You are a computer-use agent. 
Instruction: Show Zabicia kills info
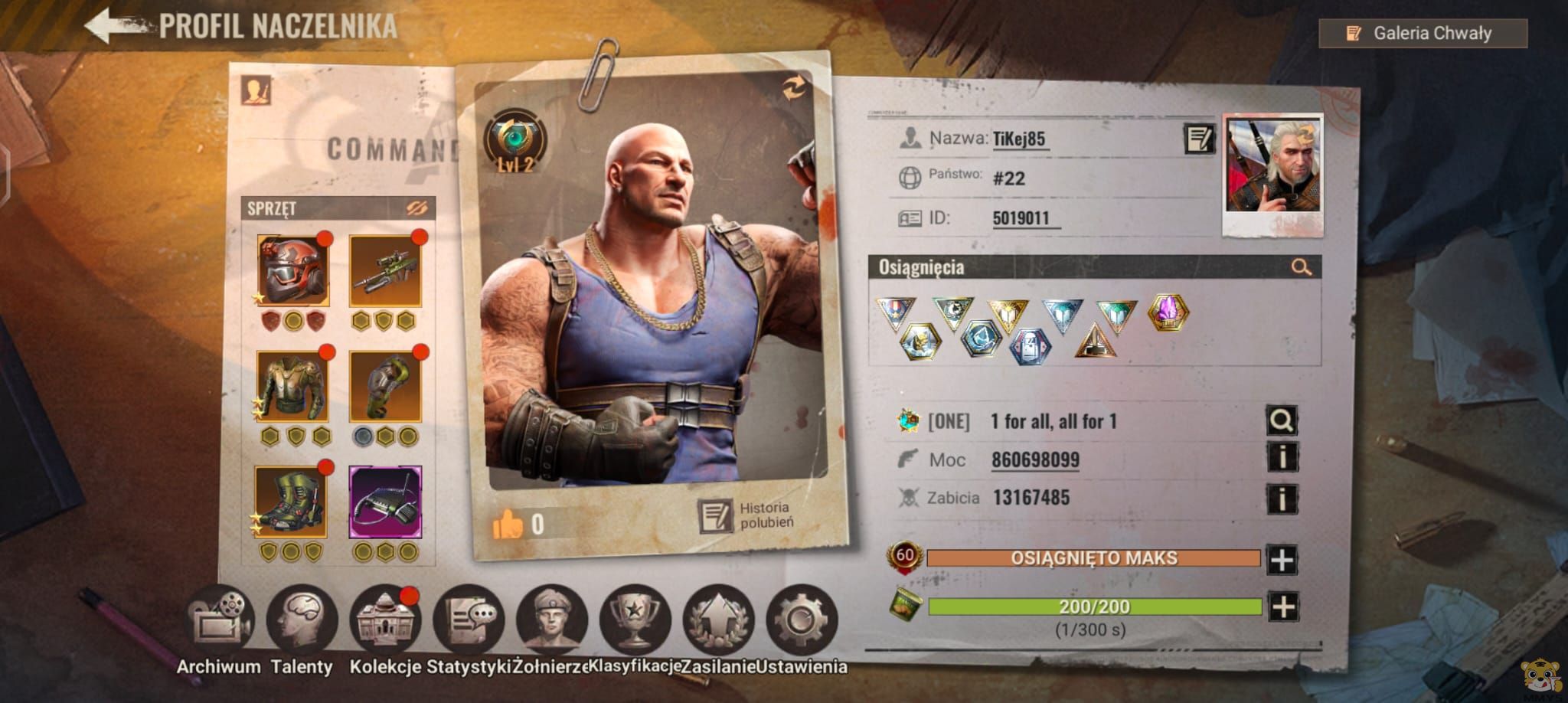[x=1282, y=499]
